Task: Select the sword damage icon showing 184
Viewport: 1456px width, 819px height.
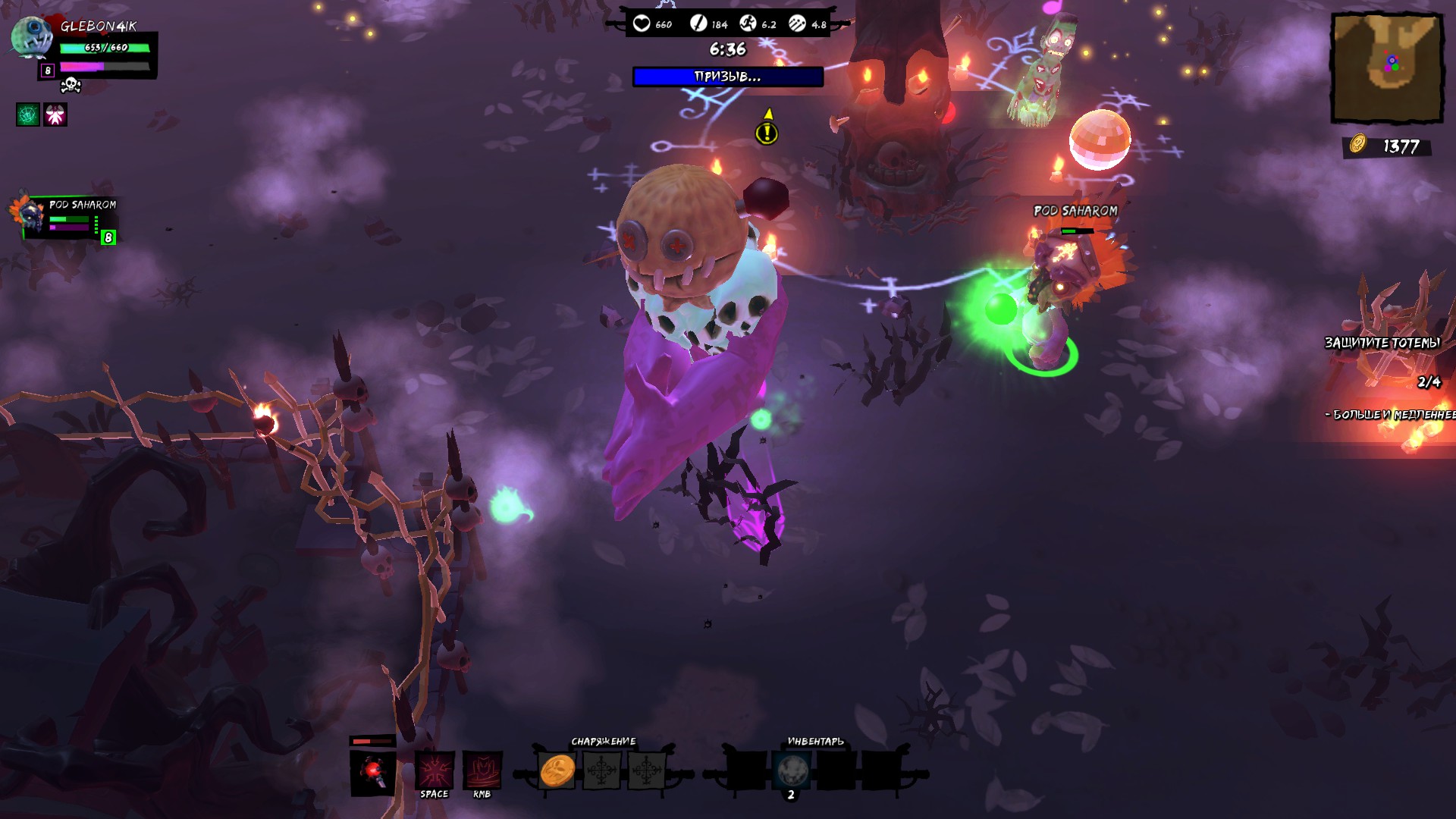Action: tap(698, 24)
